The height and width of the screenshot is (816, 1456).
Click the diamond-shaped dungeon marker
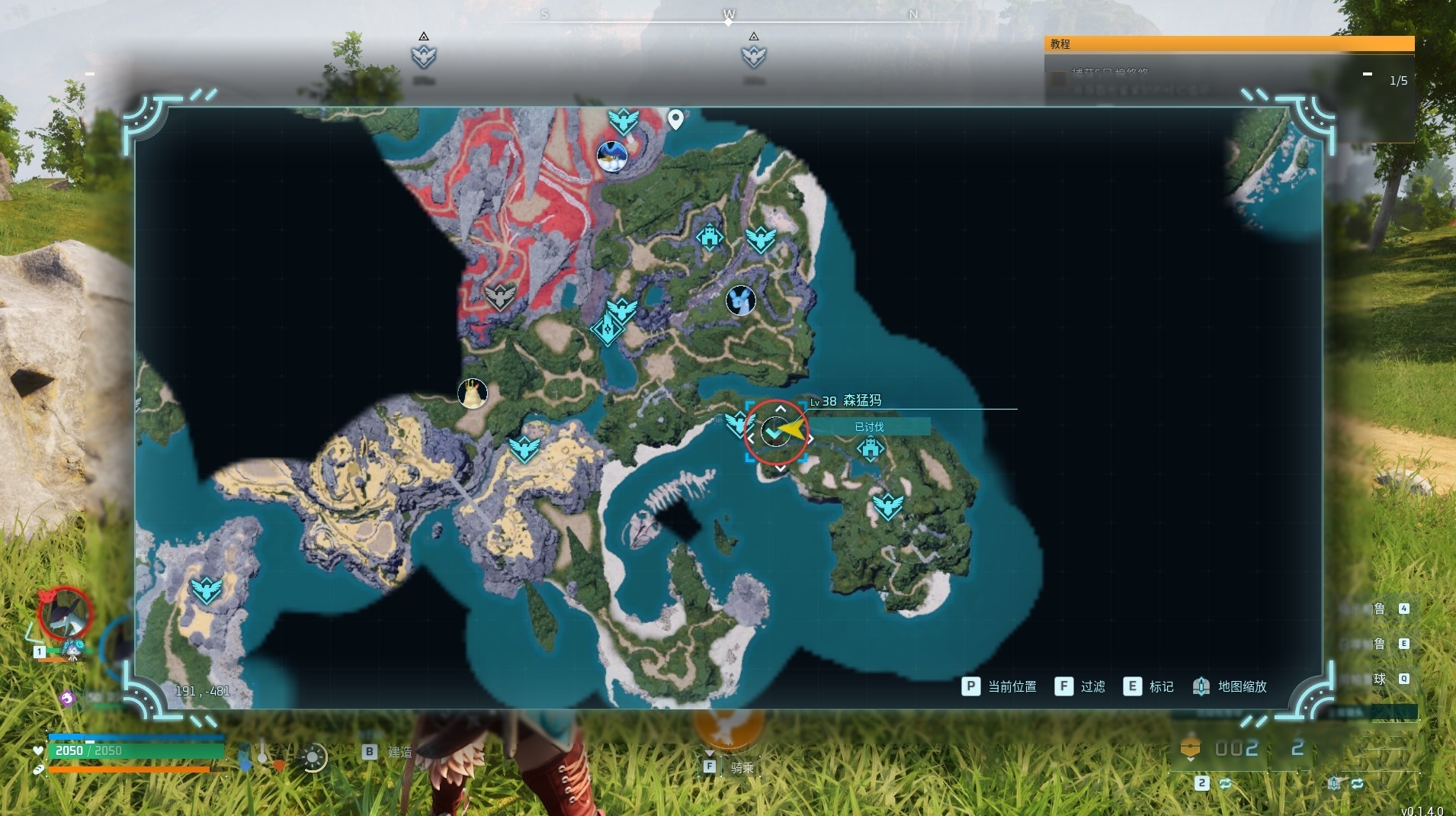[x=608, y=329]
